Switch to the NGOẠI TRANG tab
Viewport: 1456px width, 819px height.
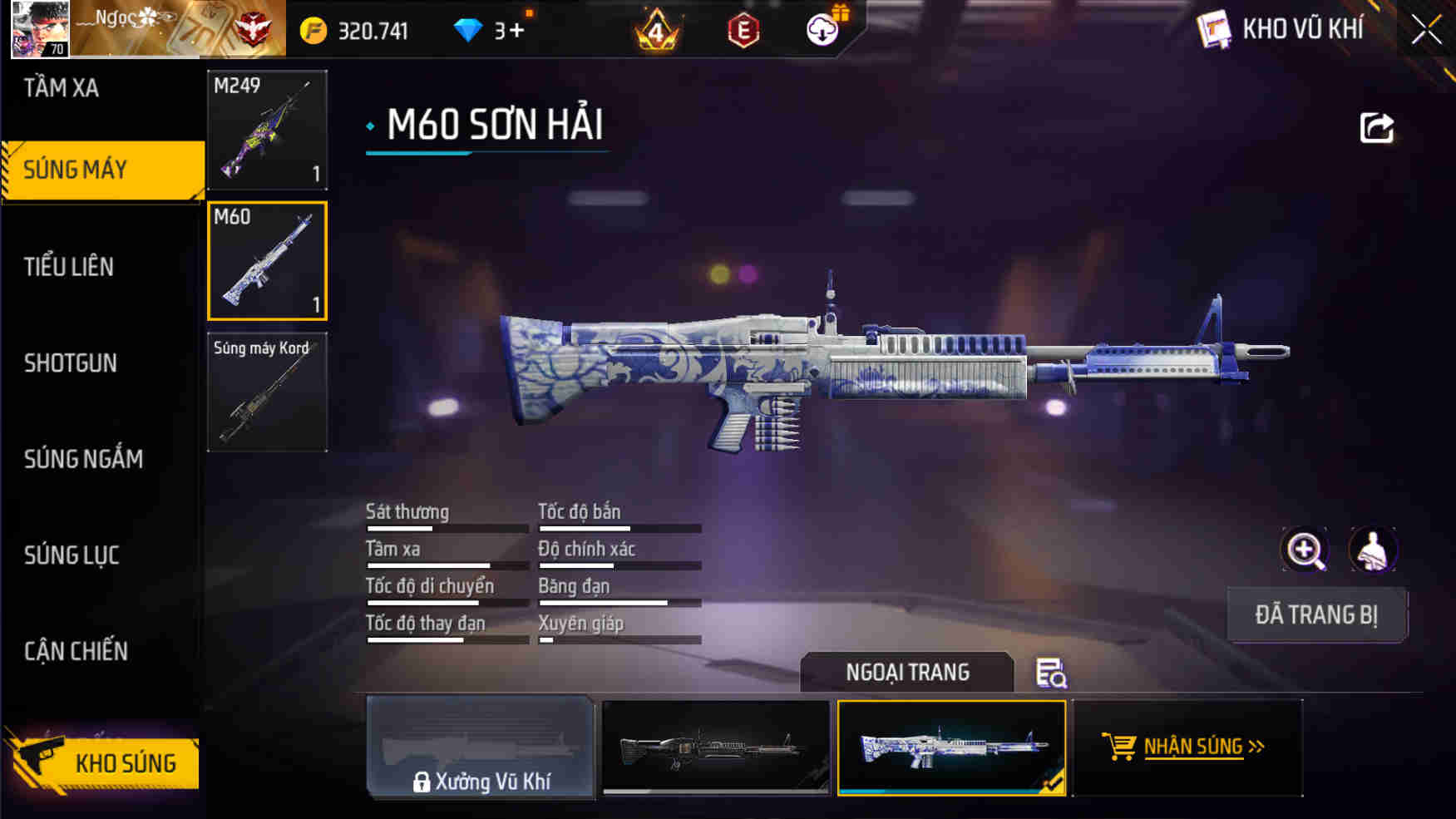point(906,673)
